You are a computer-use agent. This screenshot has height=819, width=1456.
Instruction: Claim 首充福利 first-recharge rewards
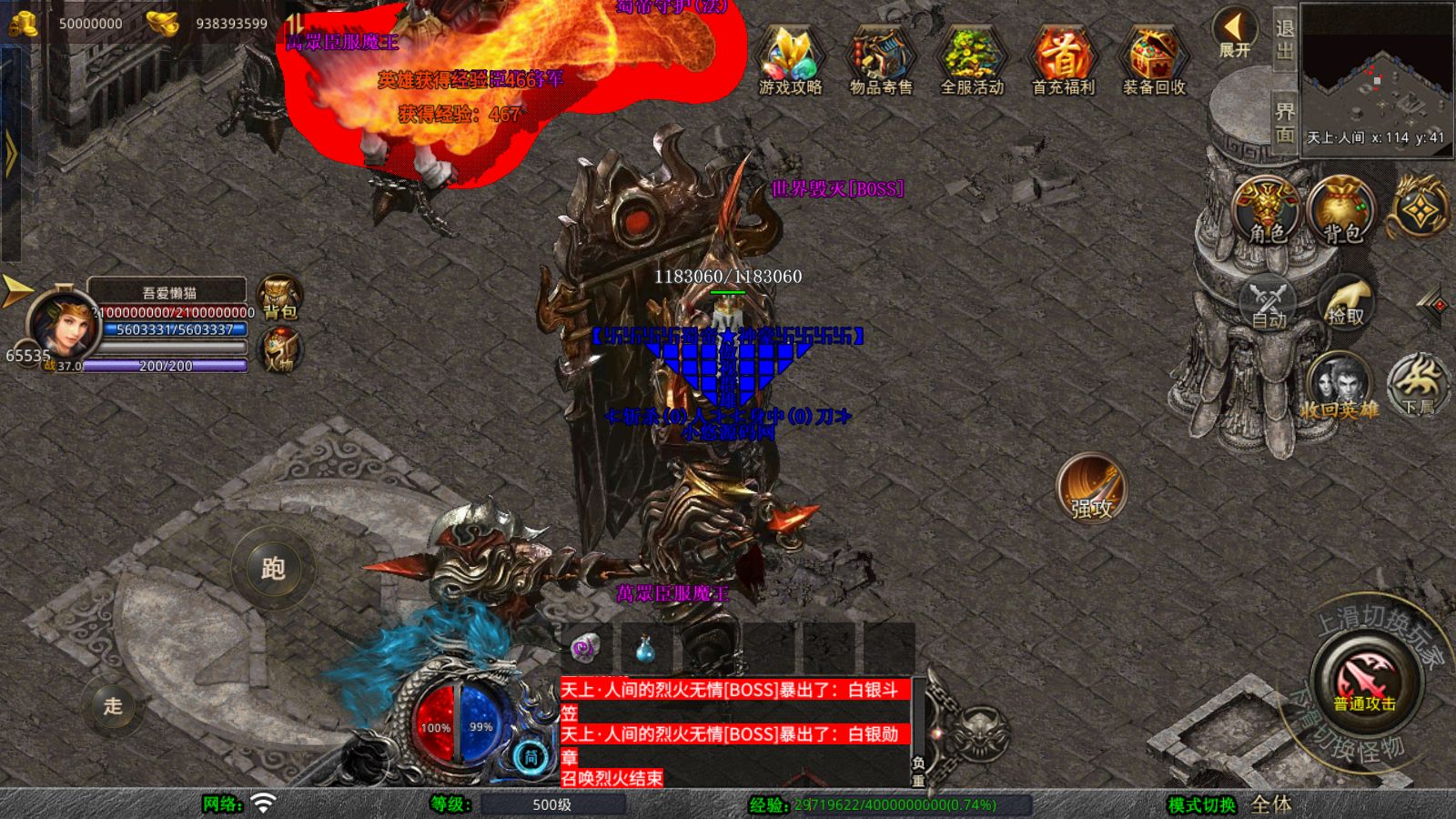pyautogui.click(x=1063, y=62)
